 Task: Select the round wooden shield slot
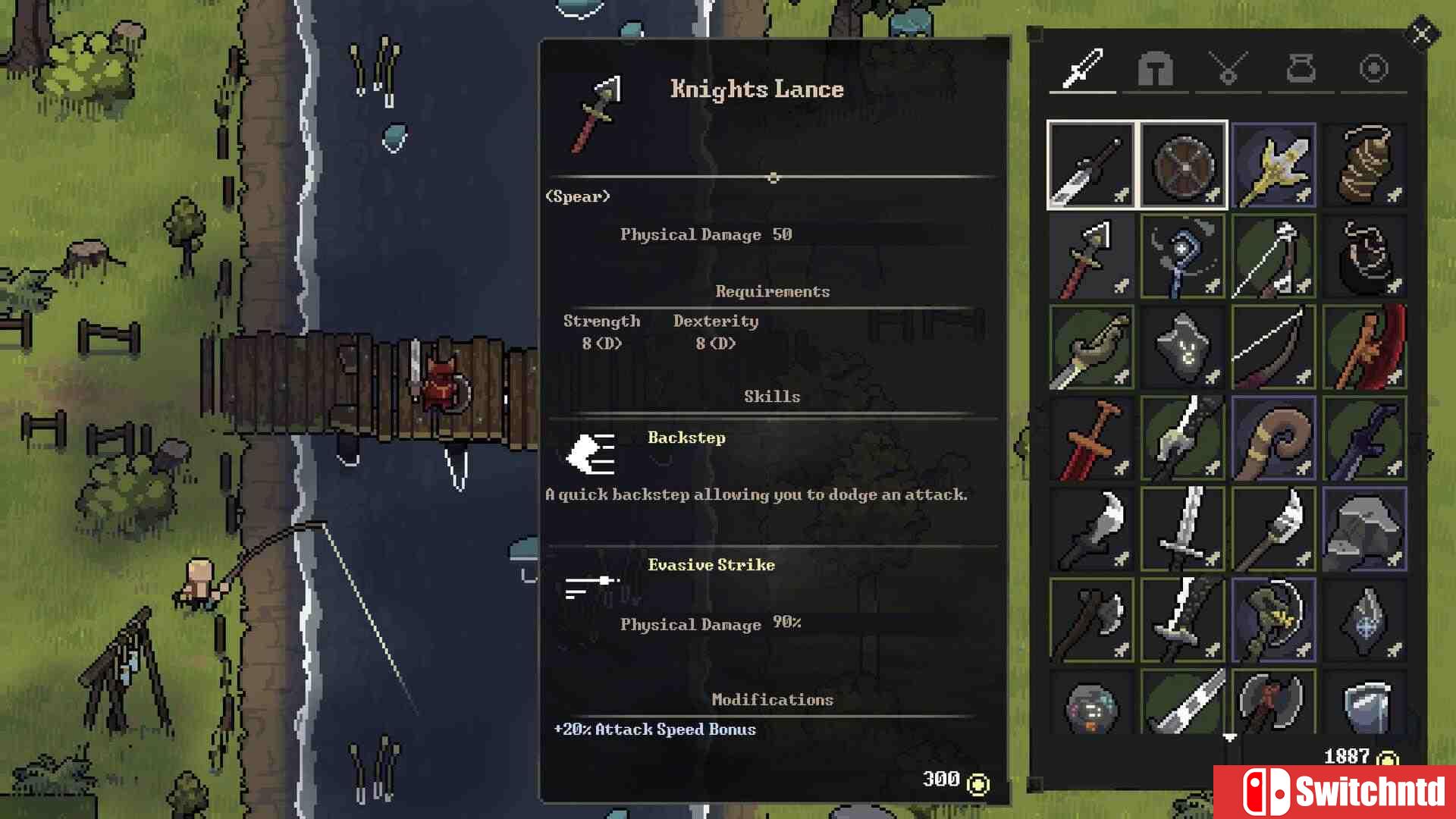1182,165
